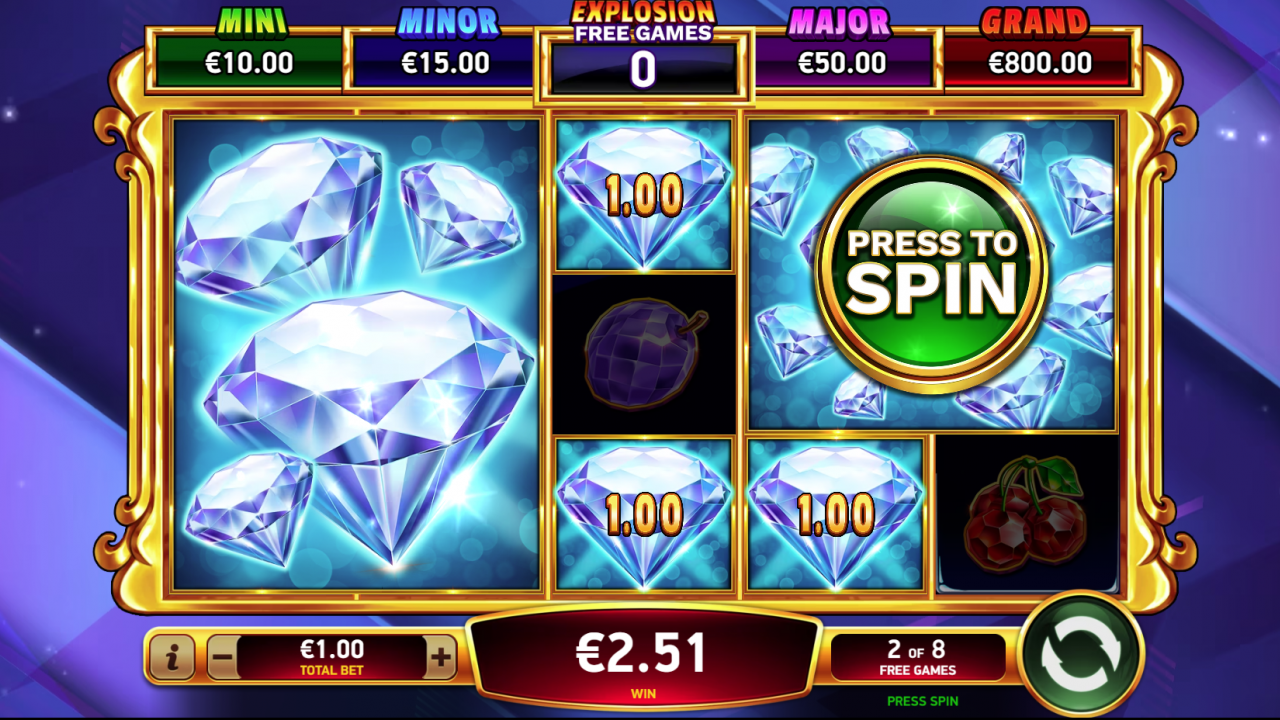Open the Total Bet amount display
The width and height of the screenshot is (1280, 720).
coord(330,655)
